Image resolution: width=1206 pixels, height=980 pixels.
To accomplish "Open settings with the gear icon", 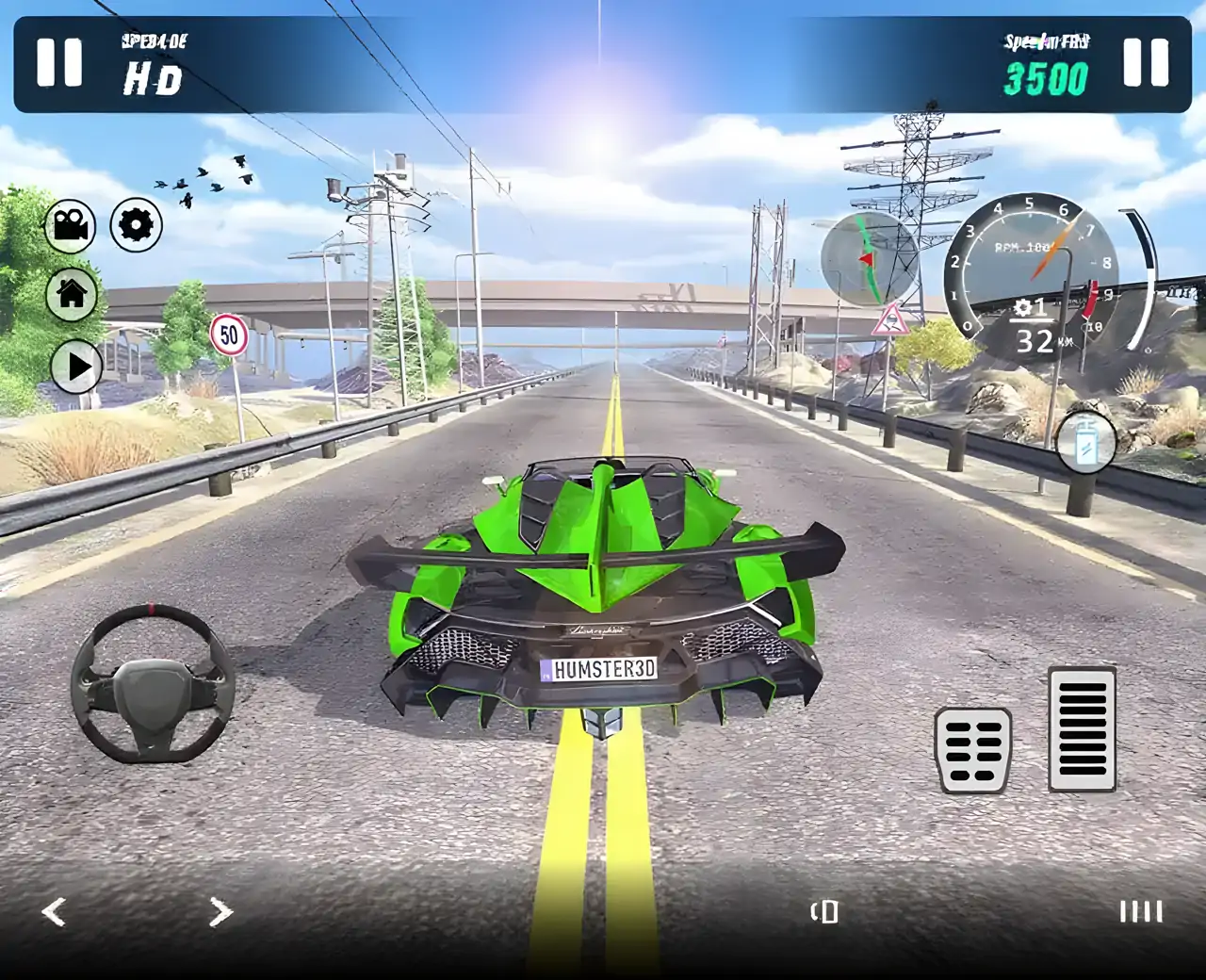I will [x=137, y=225].
